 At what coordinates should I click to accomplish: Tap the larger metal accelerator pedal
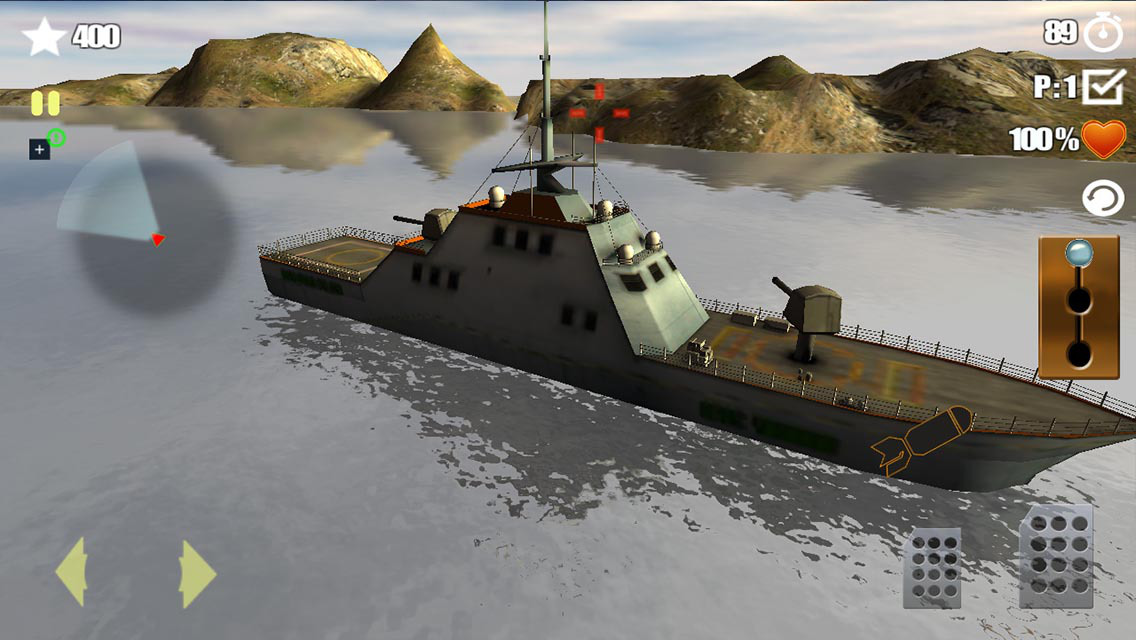pyautogui.click(x=1056, y=556)
